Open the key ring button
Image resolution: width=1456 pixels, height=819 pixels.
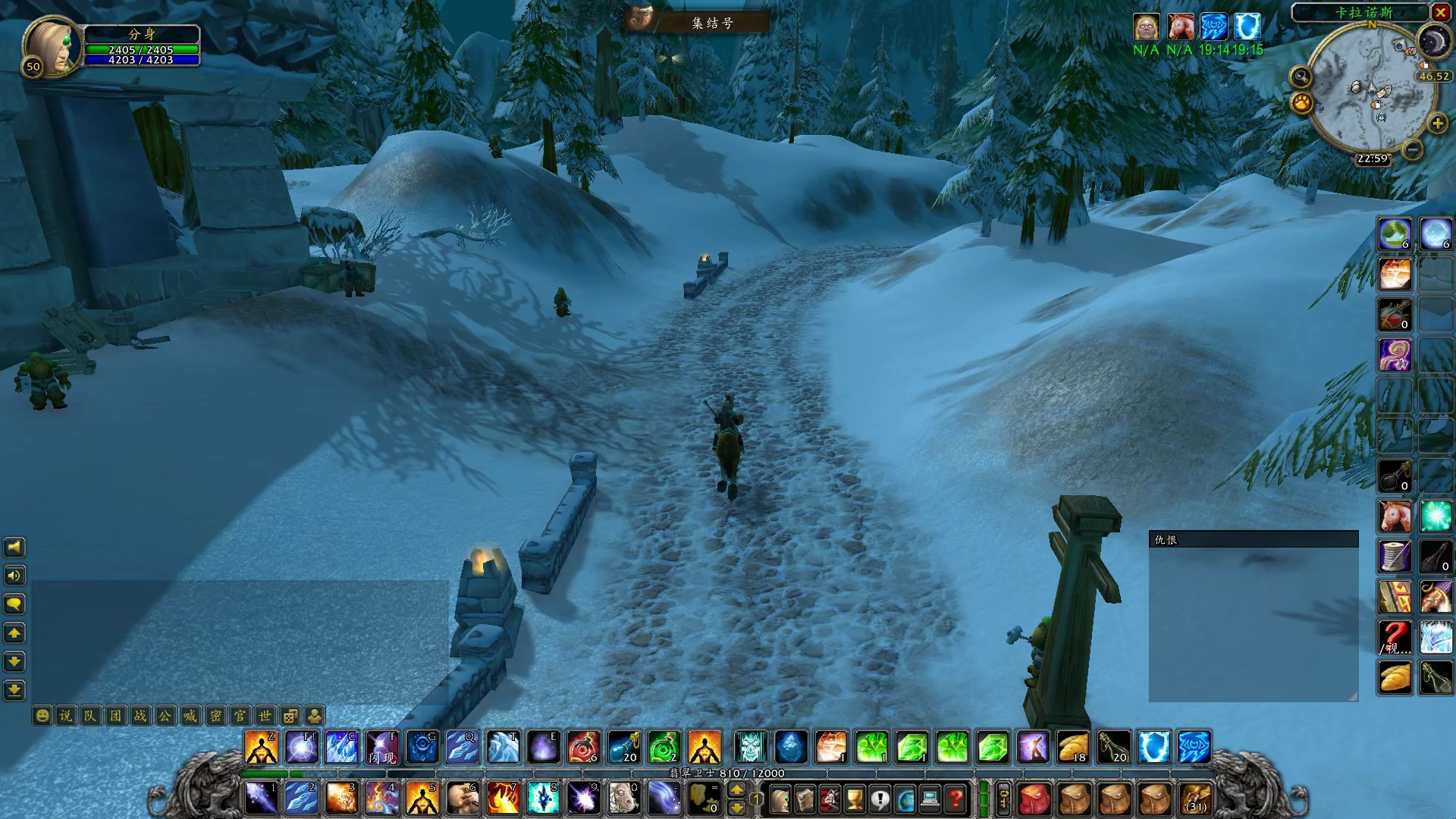tap(1003, 799)
